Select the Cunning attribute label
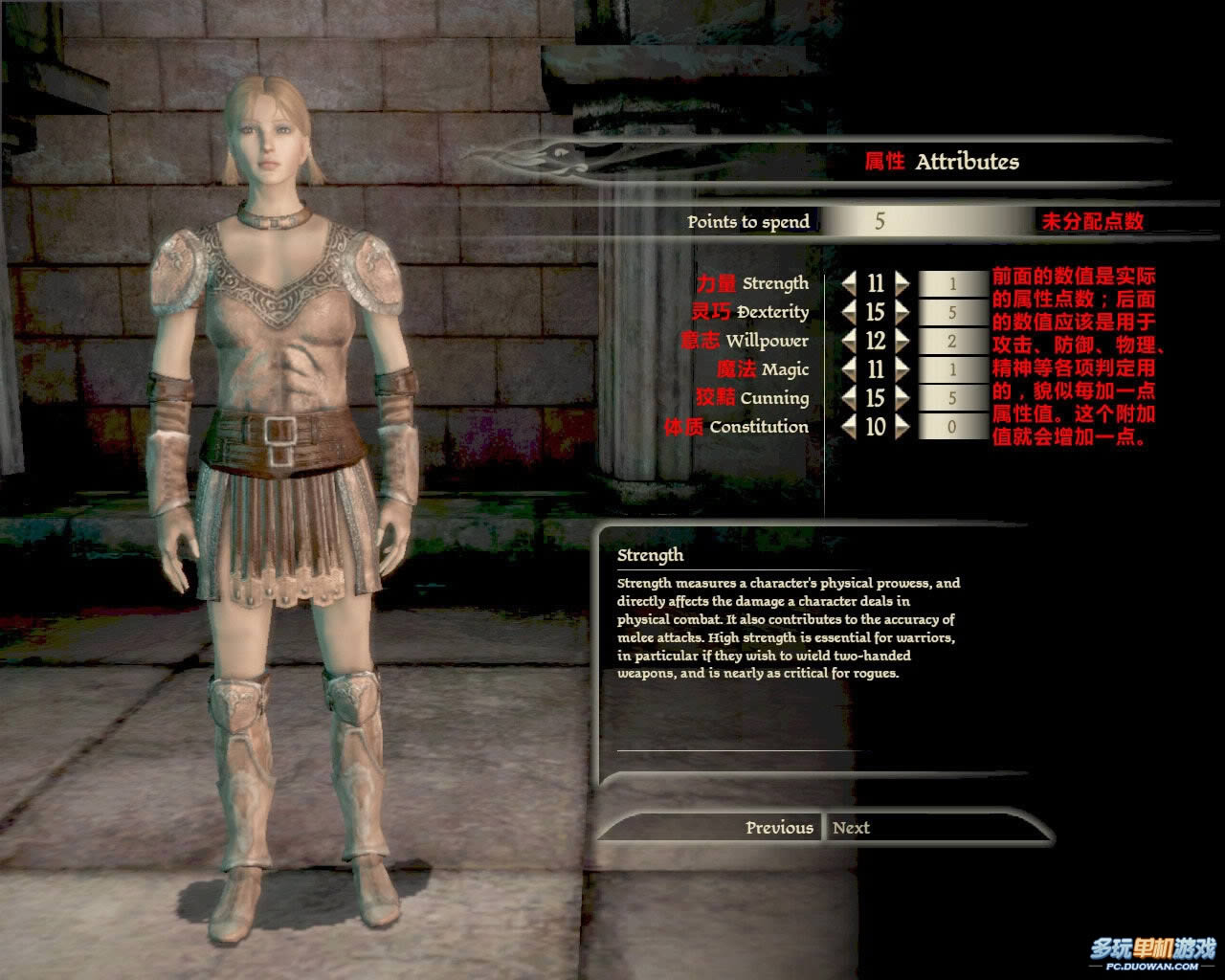 tap(774, 398)
